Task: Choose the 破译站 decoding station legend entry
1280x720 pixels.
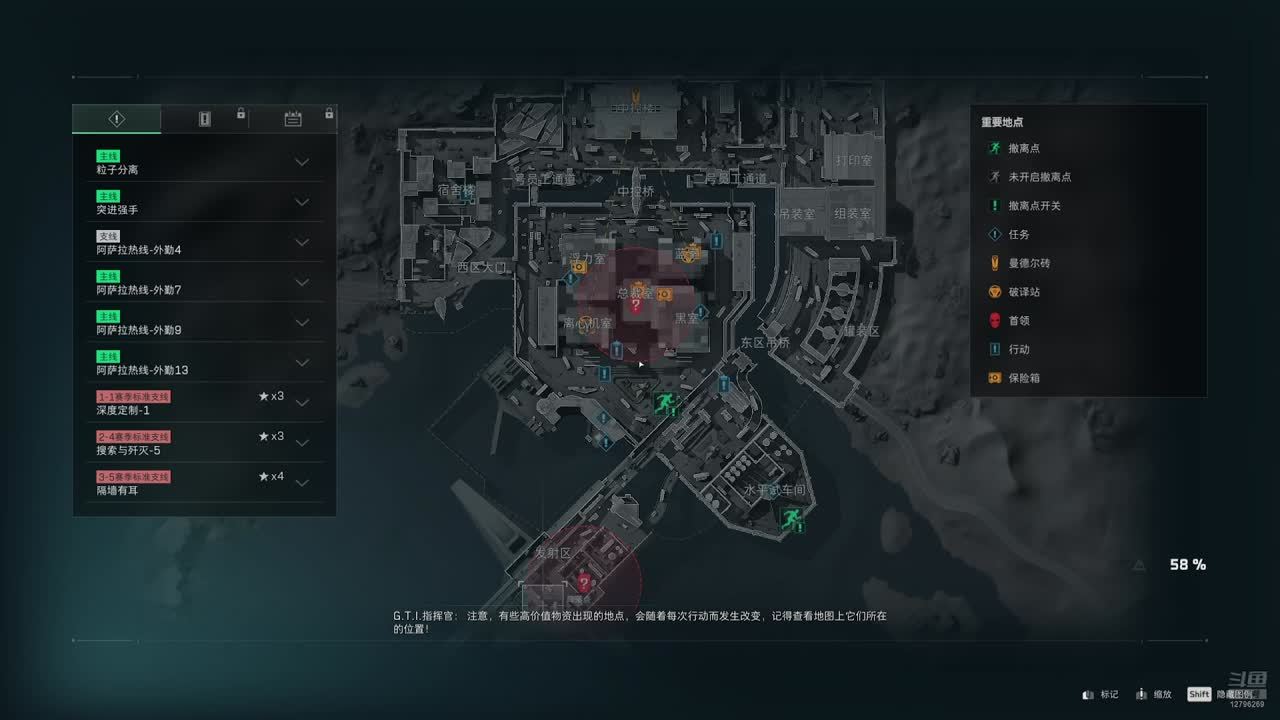Action: tap(1024, 292)
